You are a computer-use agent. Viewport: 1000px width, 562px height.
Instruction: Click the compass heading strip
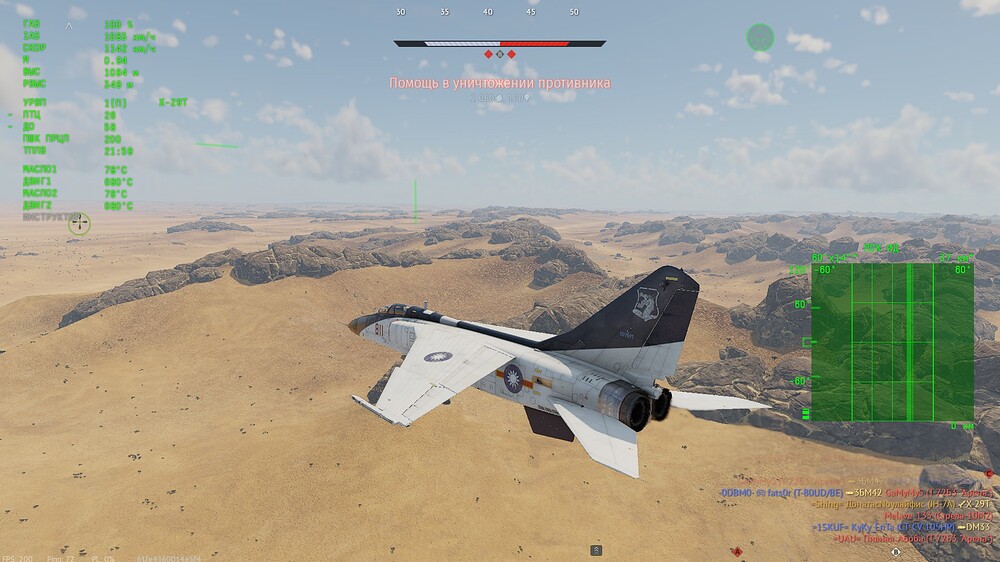pos(487,12)
